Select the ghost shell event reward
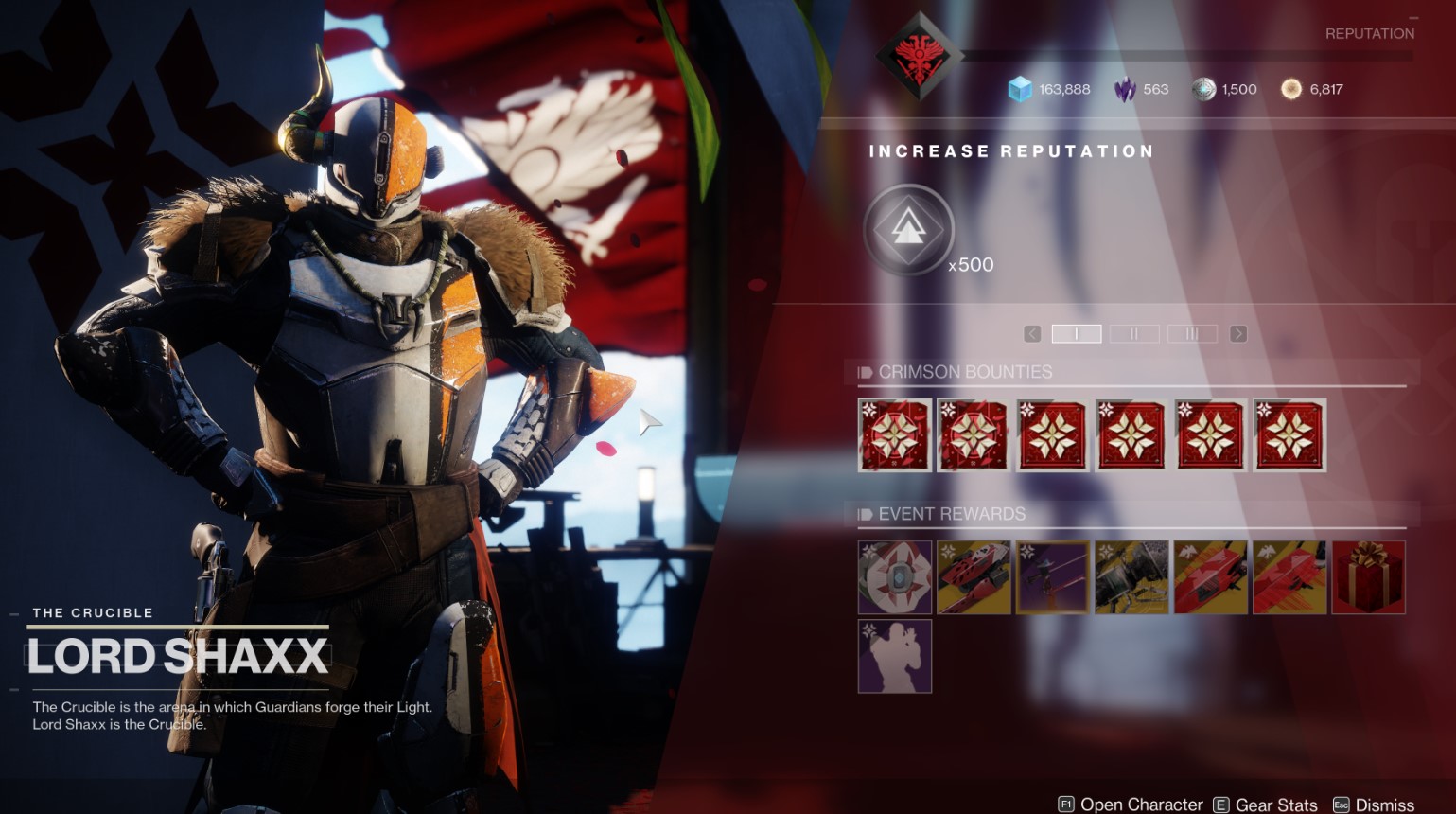 click(895, 576)
